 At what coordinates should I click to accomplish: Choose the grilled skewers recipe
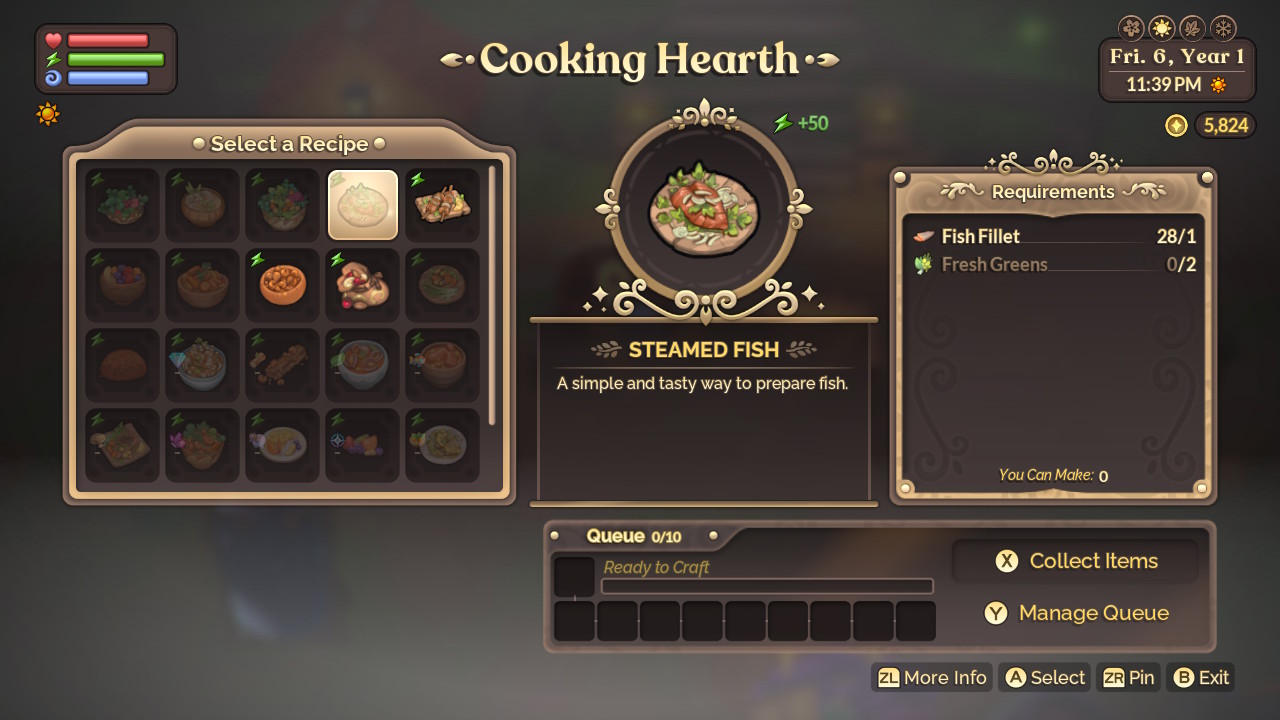click(x=443, y=205)
